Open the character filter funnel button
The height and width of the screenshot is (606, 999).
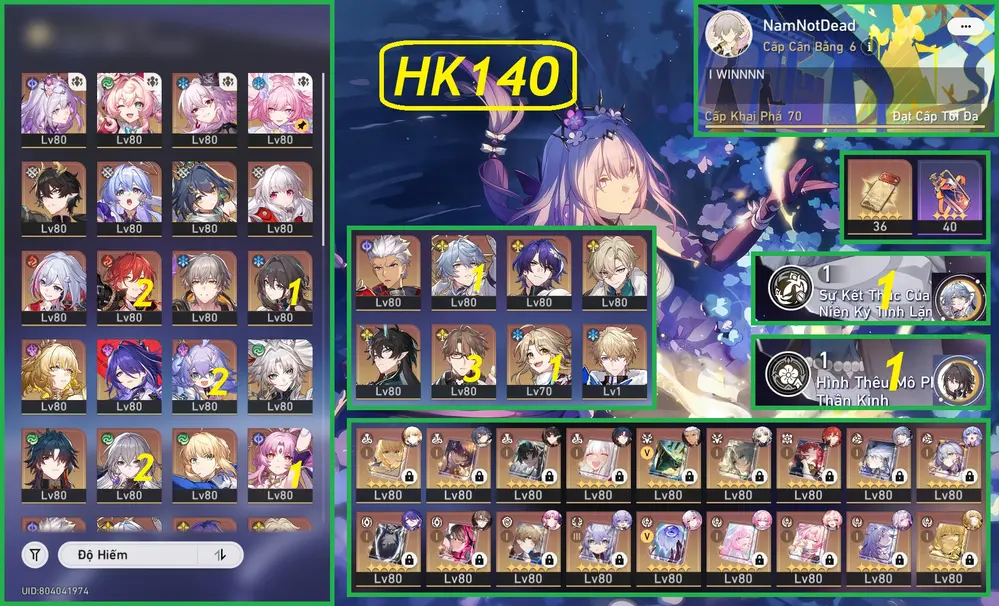click(35, 554)
